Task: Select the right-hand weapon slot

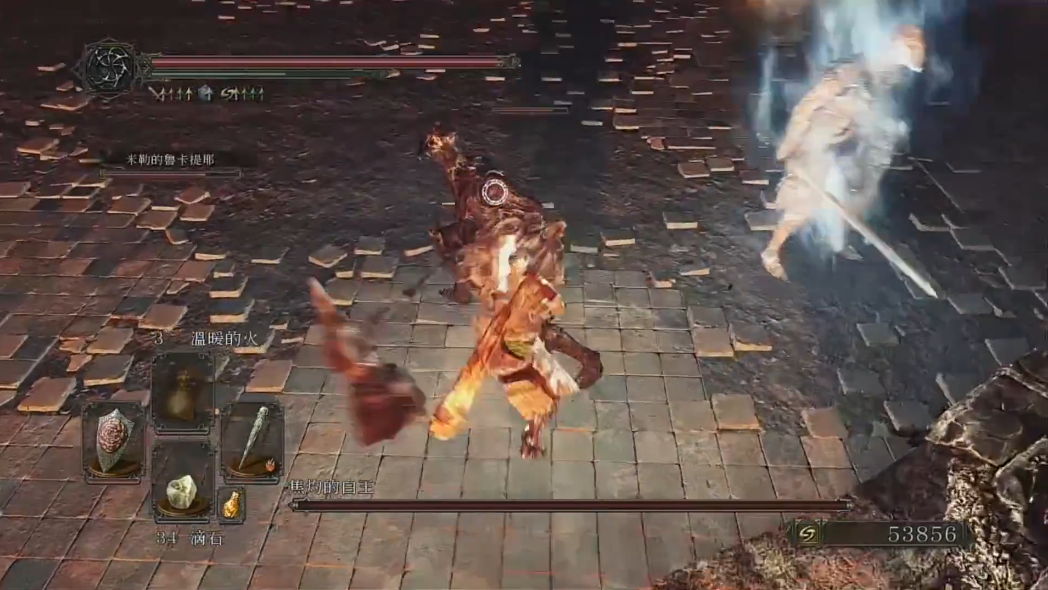Action: click(251, 438)
